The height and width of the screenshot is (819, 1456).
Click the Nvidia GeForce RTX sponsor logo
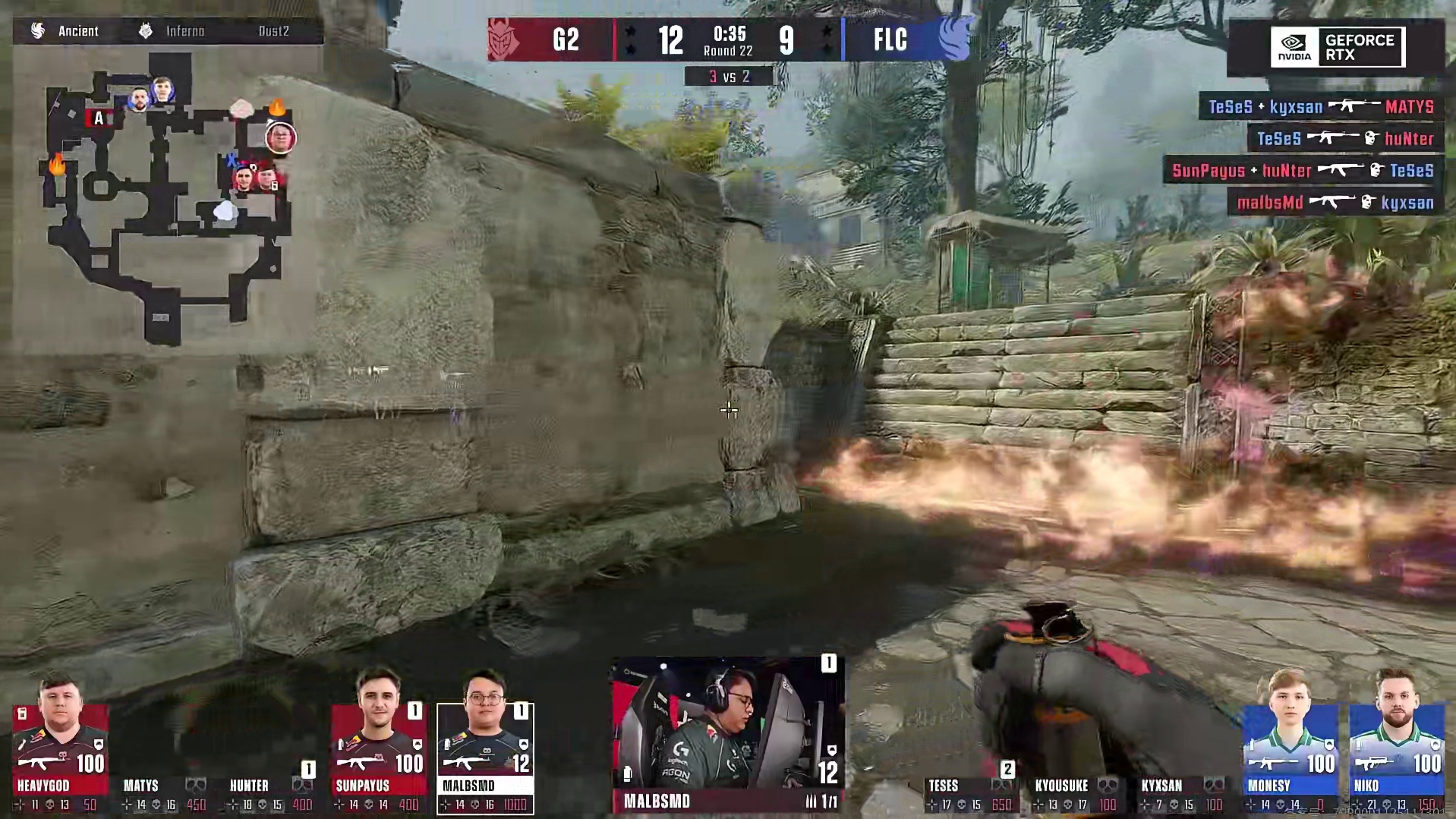[x=1338, y=47]
